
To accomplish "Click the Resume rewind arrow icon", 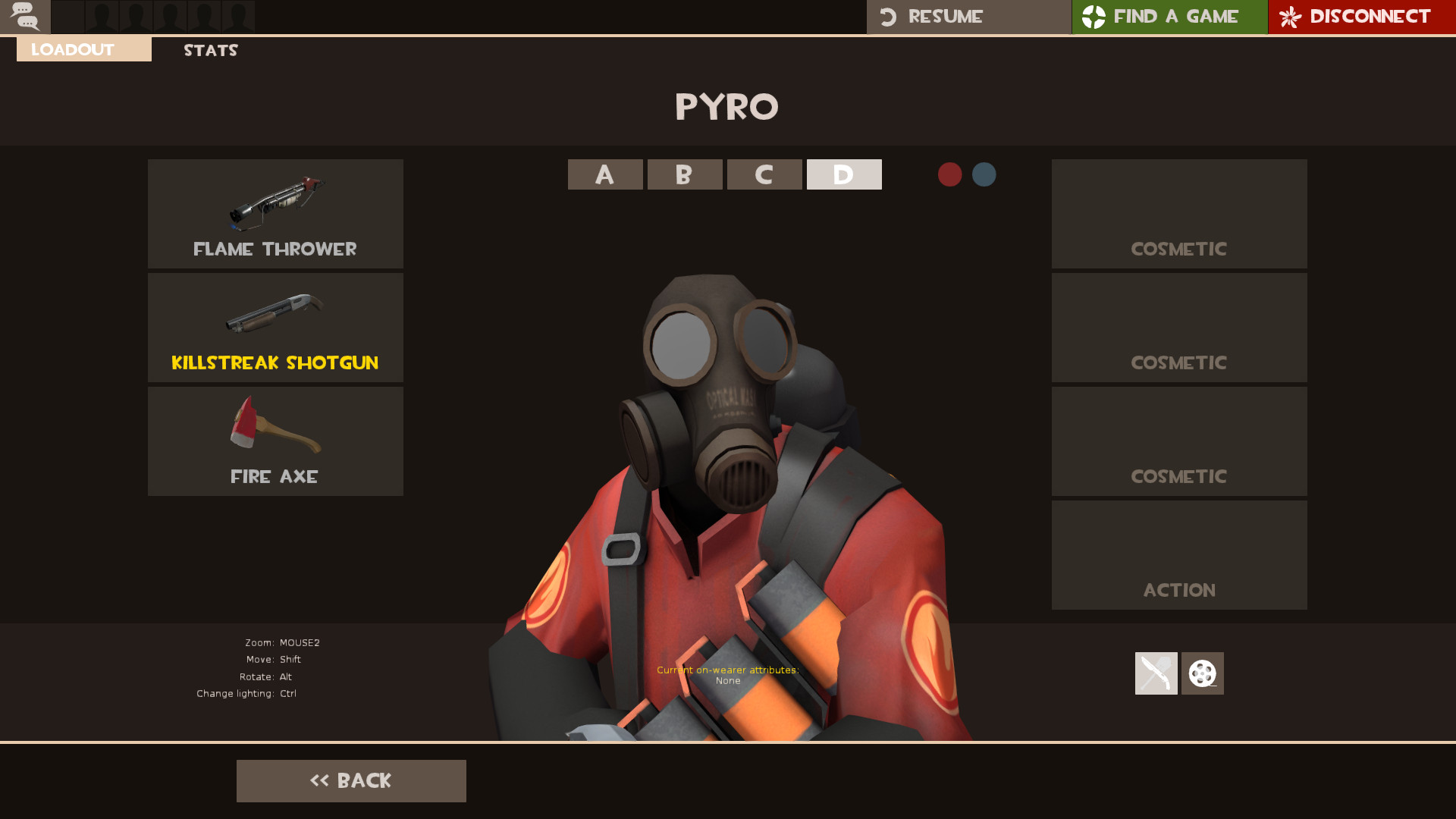I will pos(889,16).
